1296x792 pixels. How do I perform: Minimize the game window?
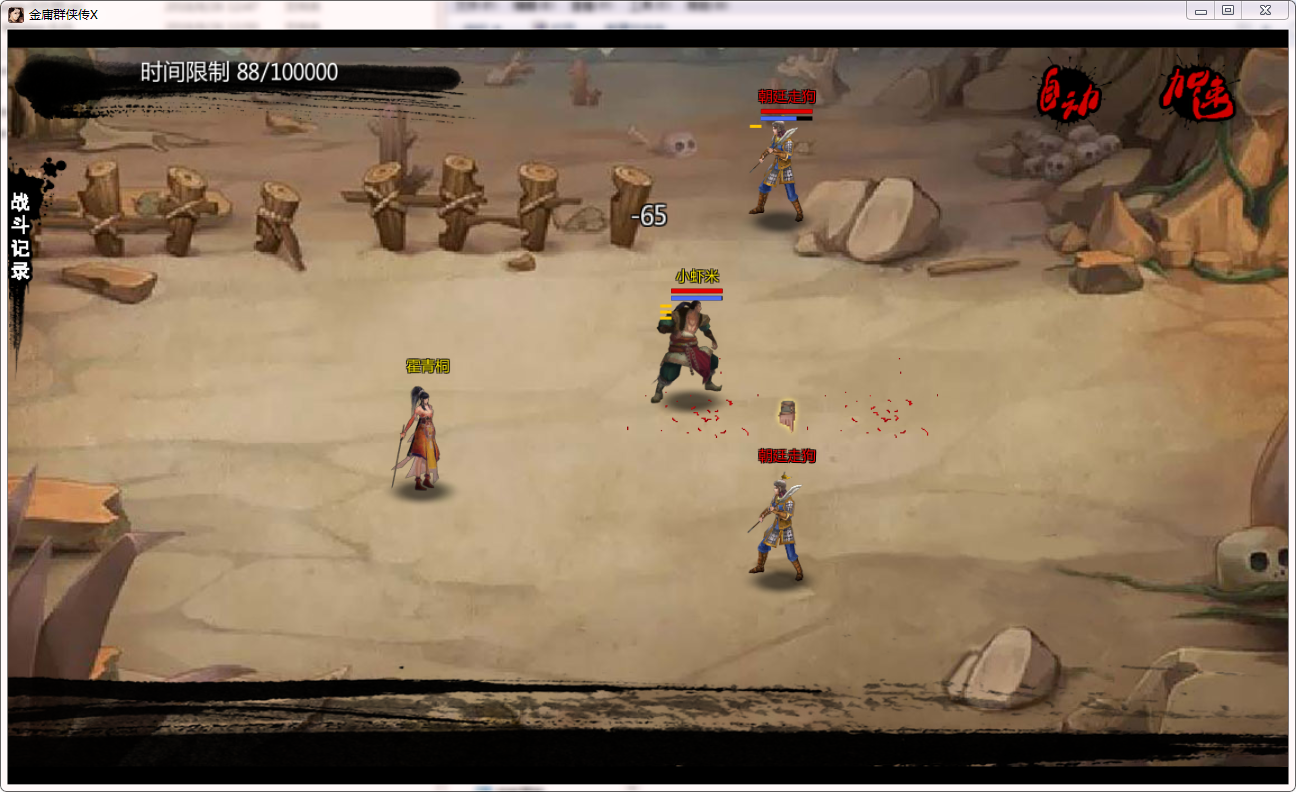tap(1200, 11)
